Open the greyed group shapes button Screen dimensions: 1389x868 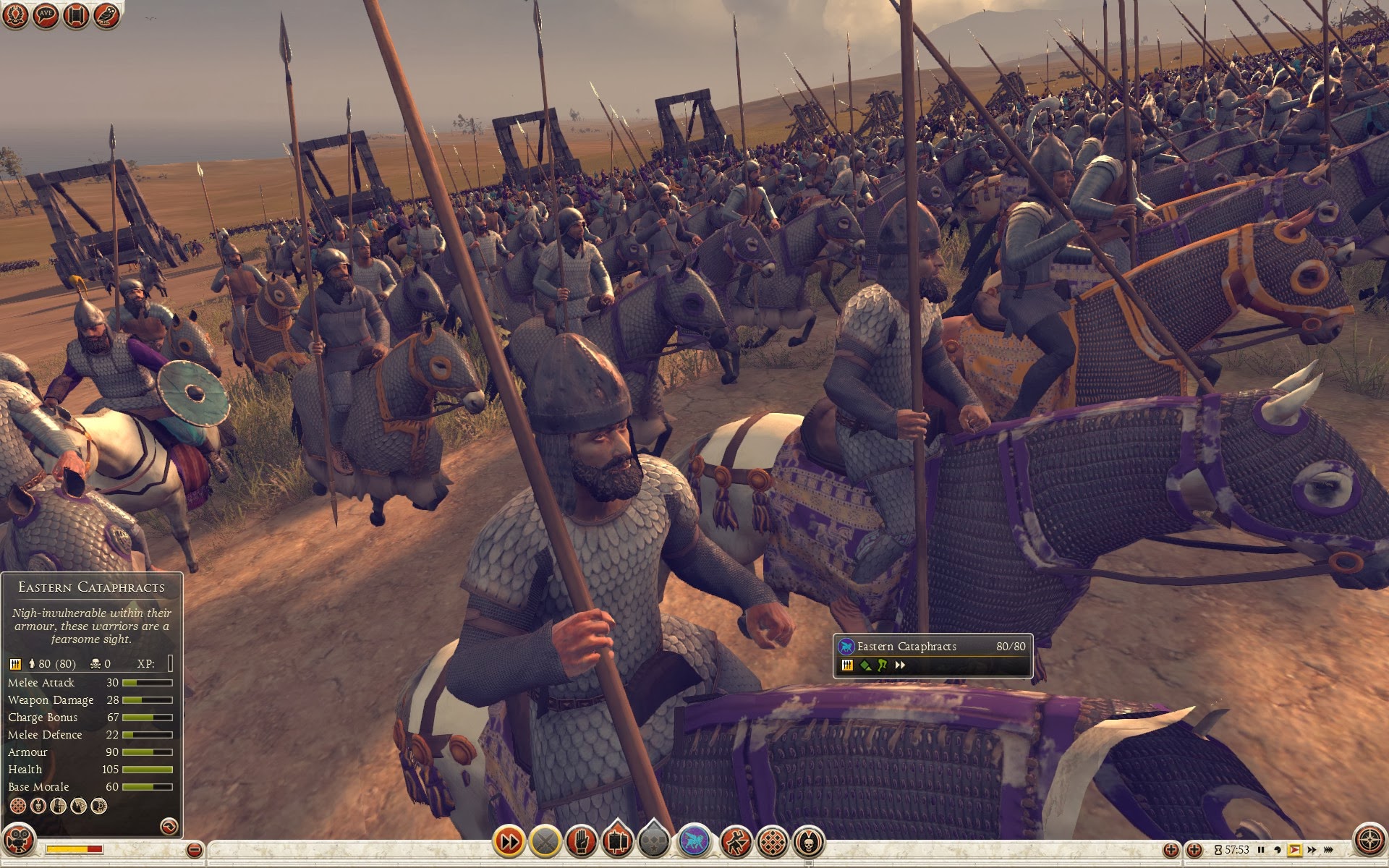pos(654,841)
